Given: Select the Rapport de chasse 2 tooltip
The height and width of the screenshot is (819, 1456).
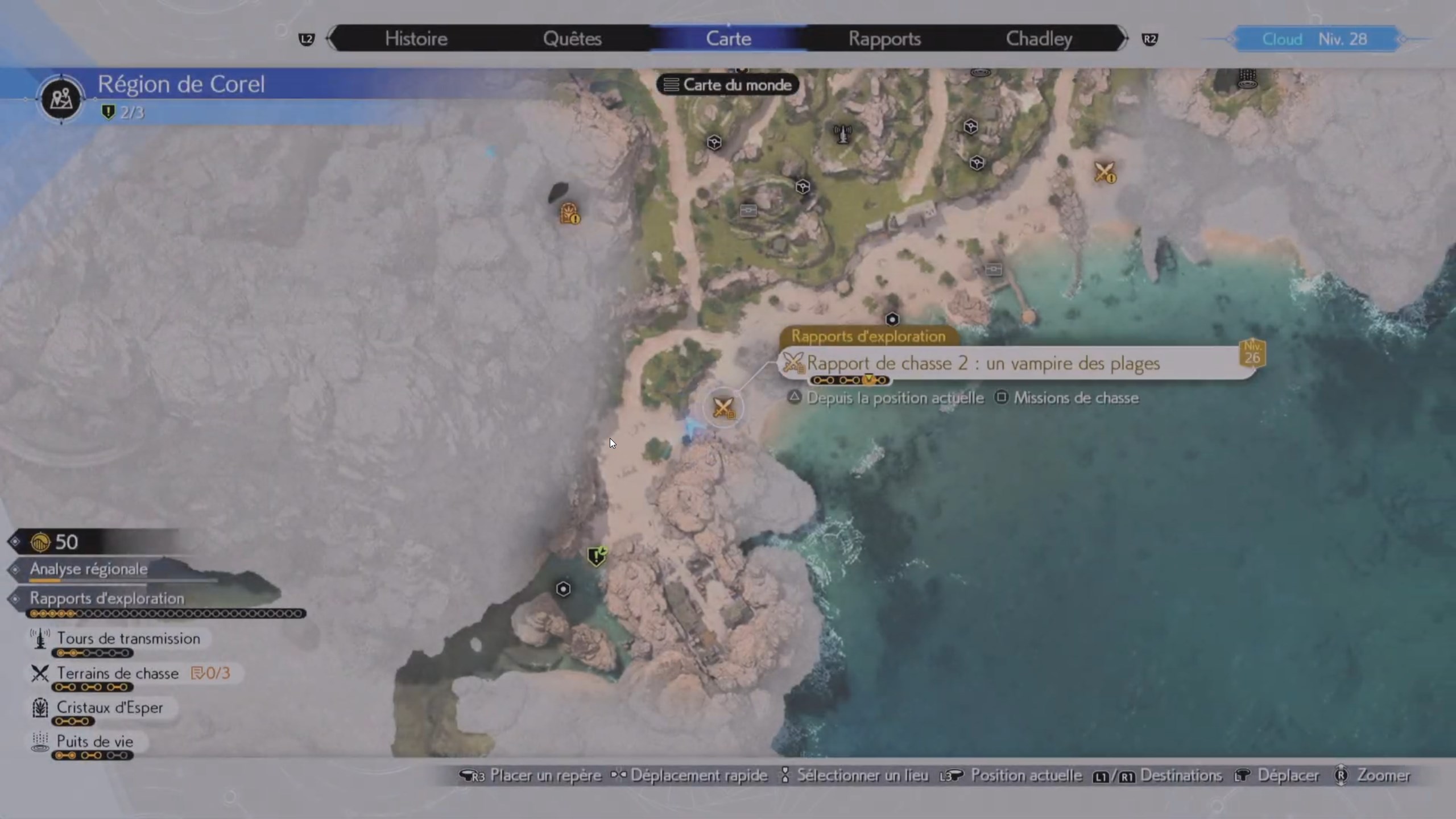Looking at the screenshot, I should [x=983, y=363].
